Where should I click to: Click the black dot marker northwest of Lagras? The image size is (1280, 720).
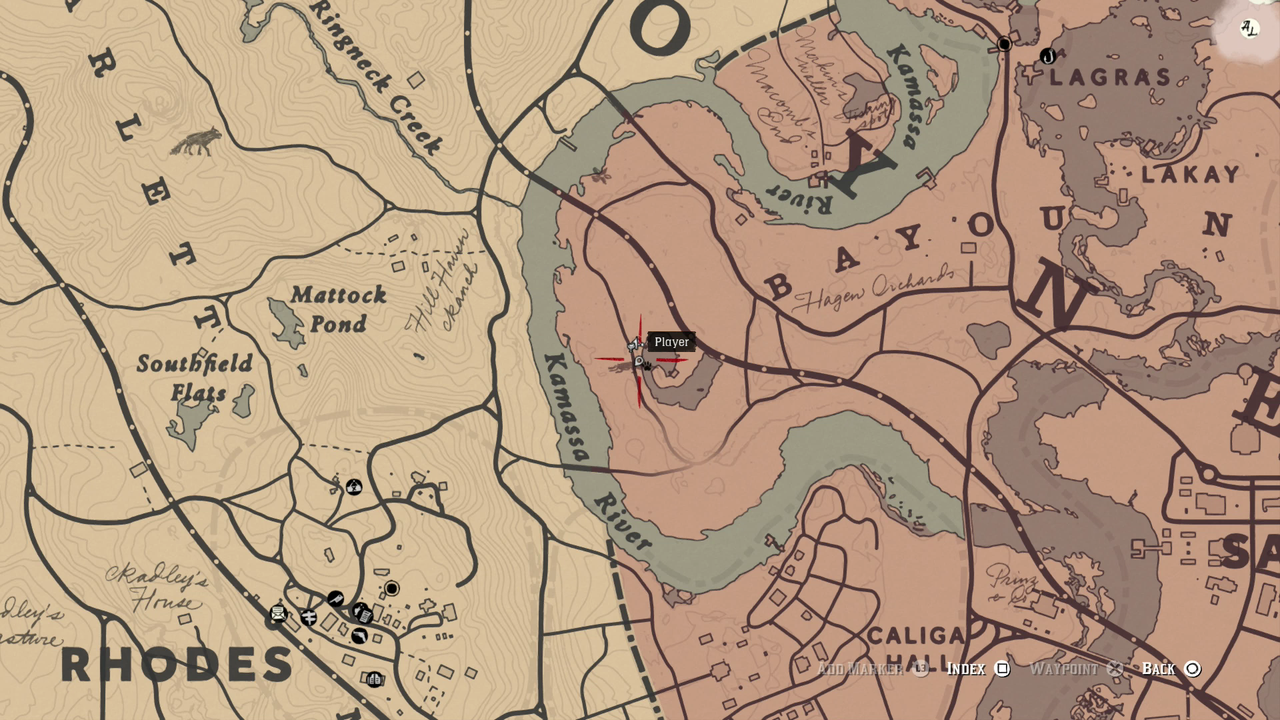point(1004,44)
